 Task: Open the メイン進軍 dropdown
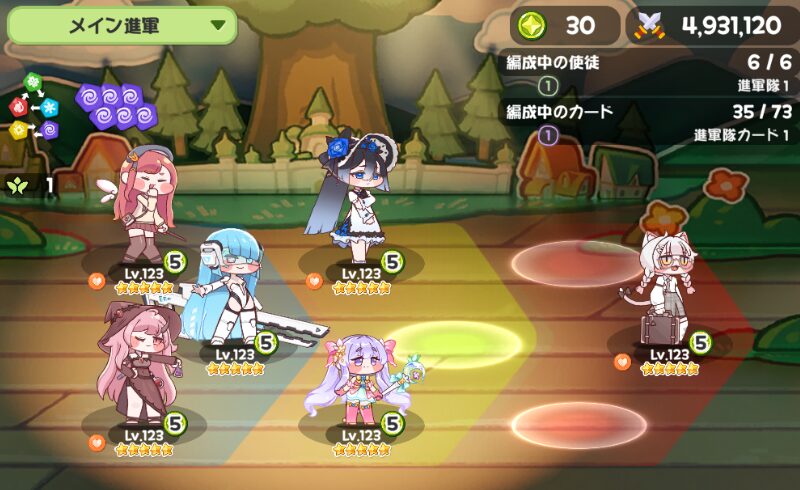(121, 26)
